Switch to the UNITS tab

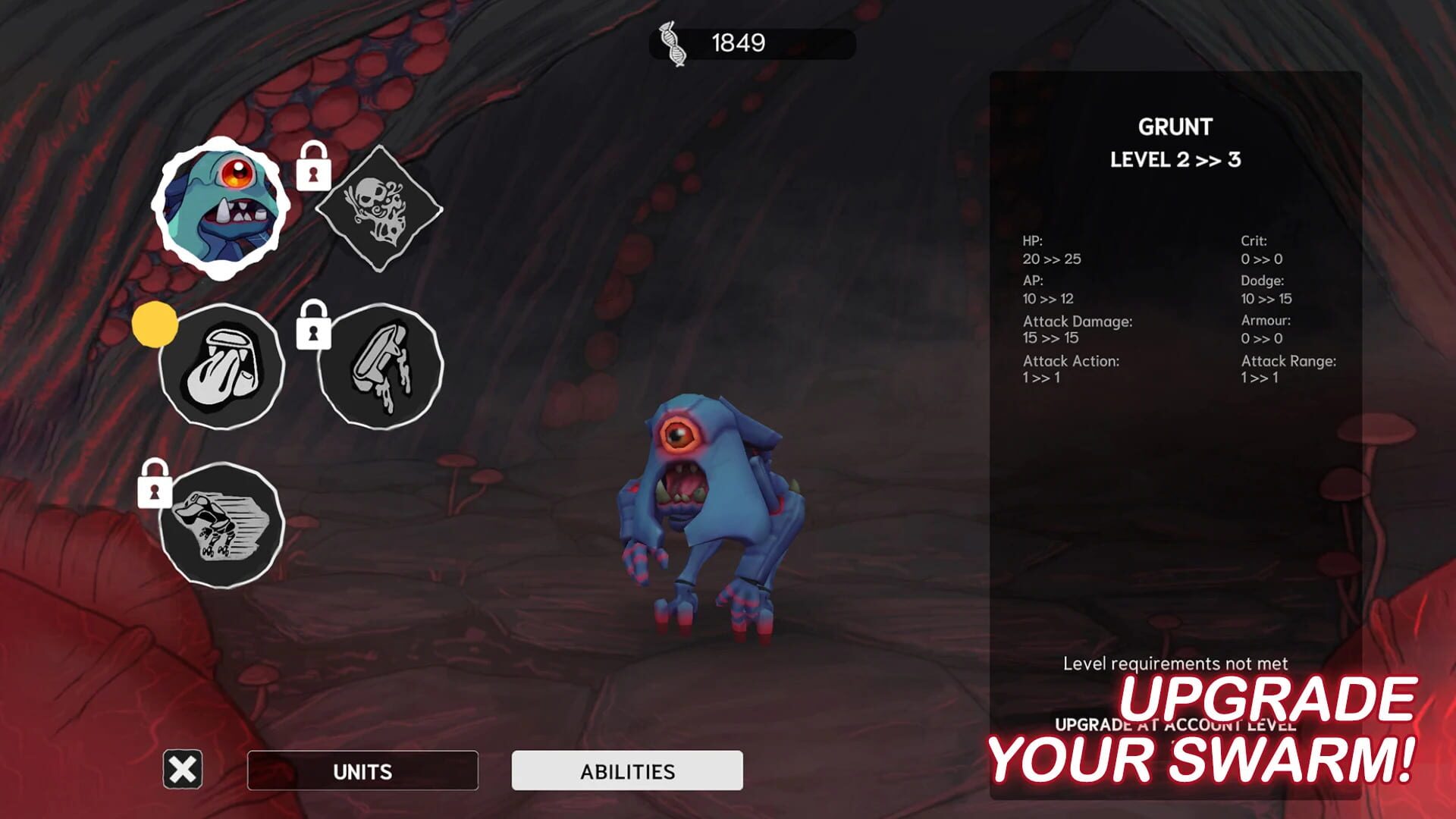362,772
